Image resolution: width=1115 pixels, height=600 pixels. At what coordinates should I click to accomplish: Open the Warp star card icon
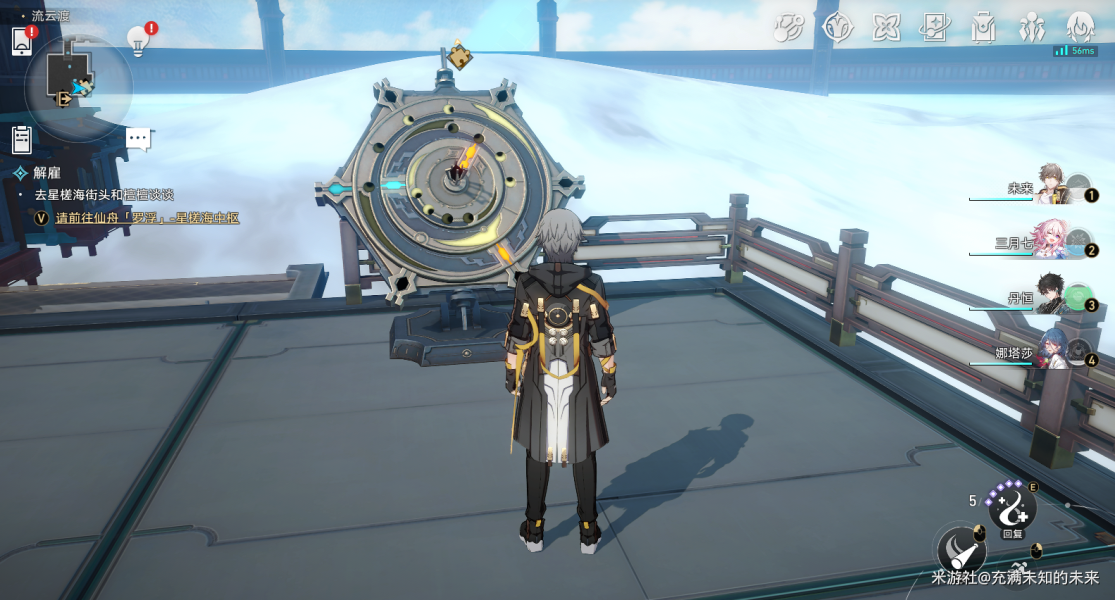pyautogui.click(x=935, y=27)
